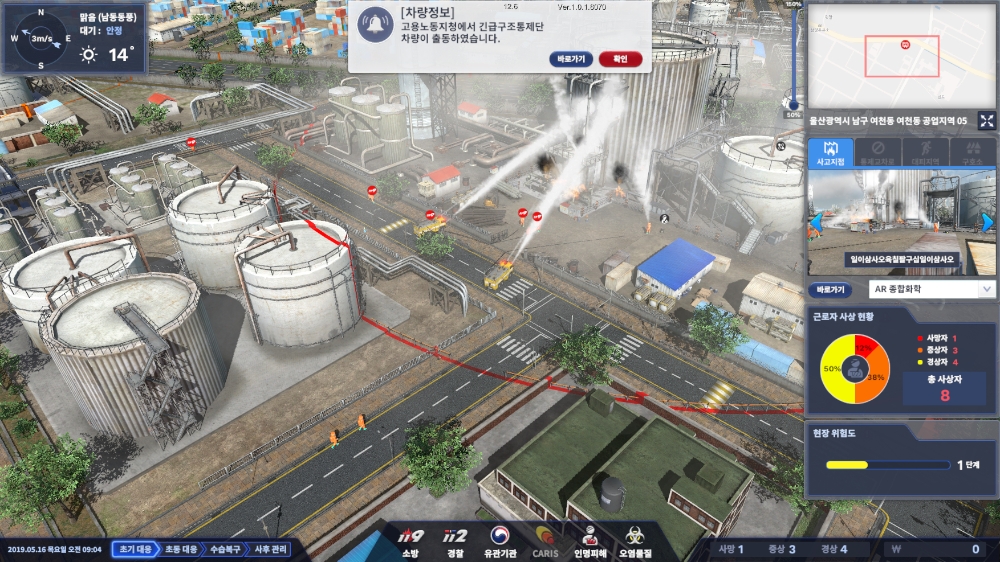Open the 인명피해 casualties menu
The height and width of the screenshot is (562, 1000).
pos(591,541)
